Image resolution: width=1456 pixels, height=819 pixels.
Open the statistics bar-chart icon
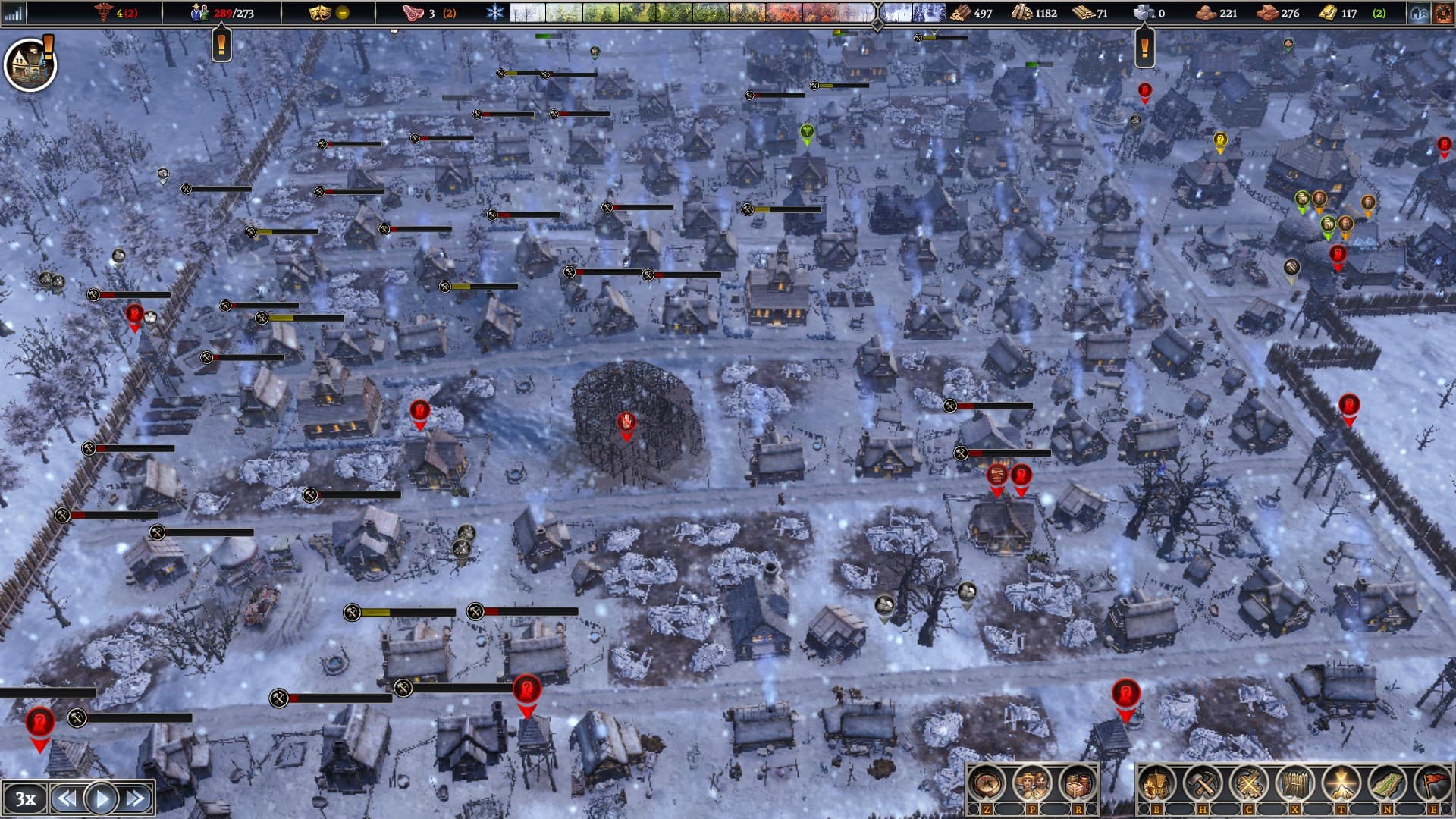tap(14, 13)
